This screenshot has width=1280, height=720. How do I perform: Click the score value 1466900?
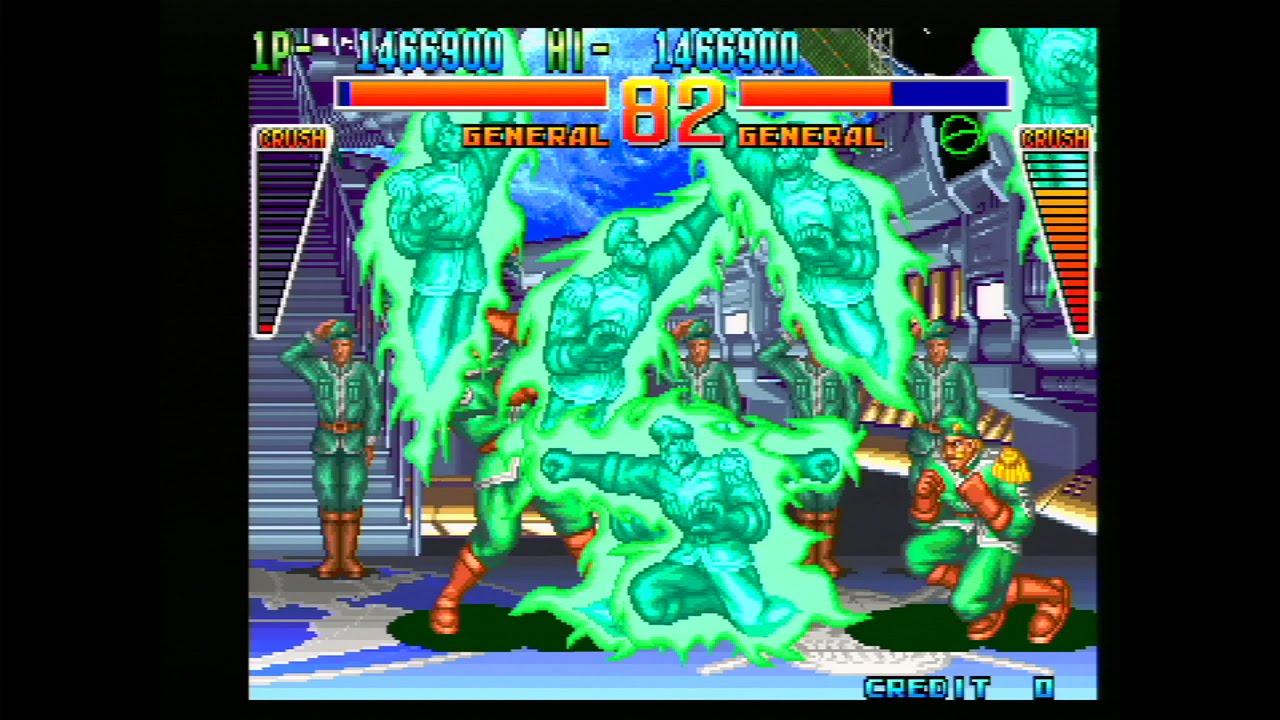(430, 50)
